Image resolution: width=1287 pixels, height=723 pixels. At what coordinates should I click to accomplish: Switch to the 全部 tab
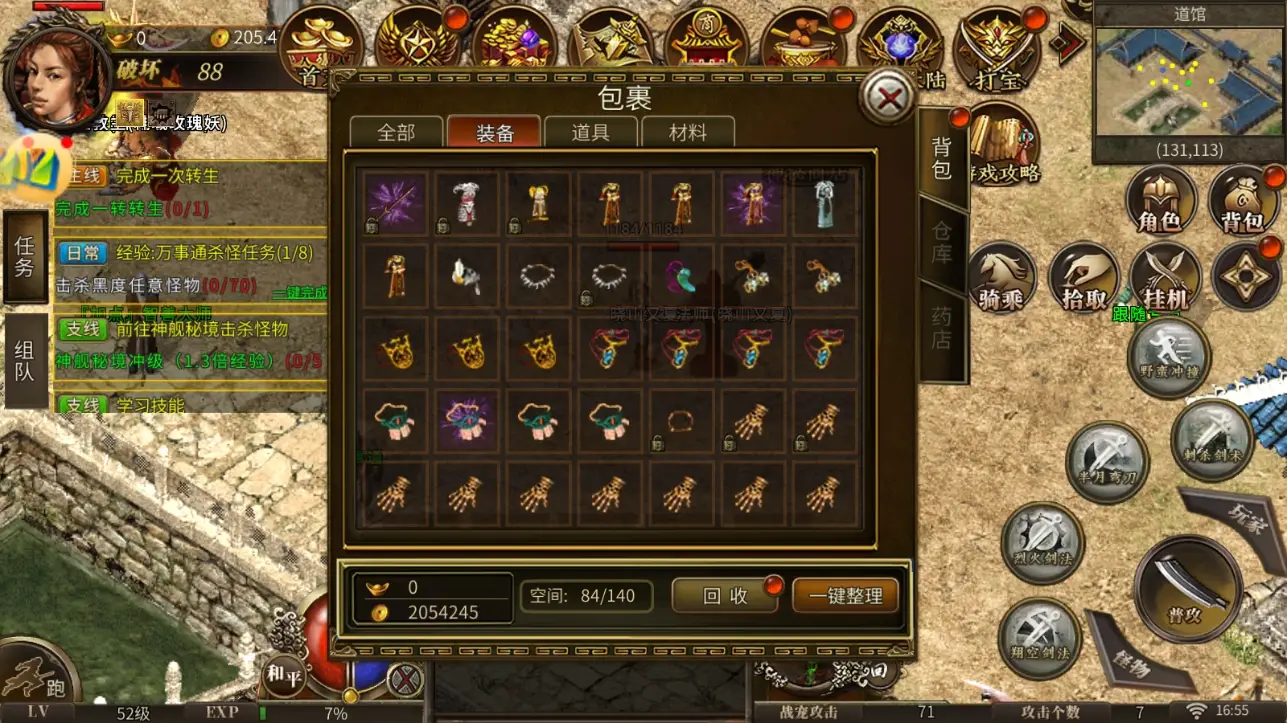(396, 132)
